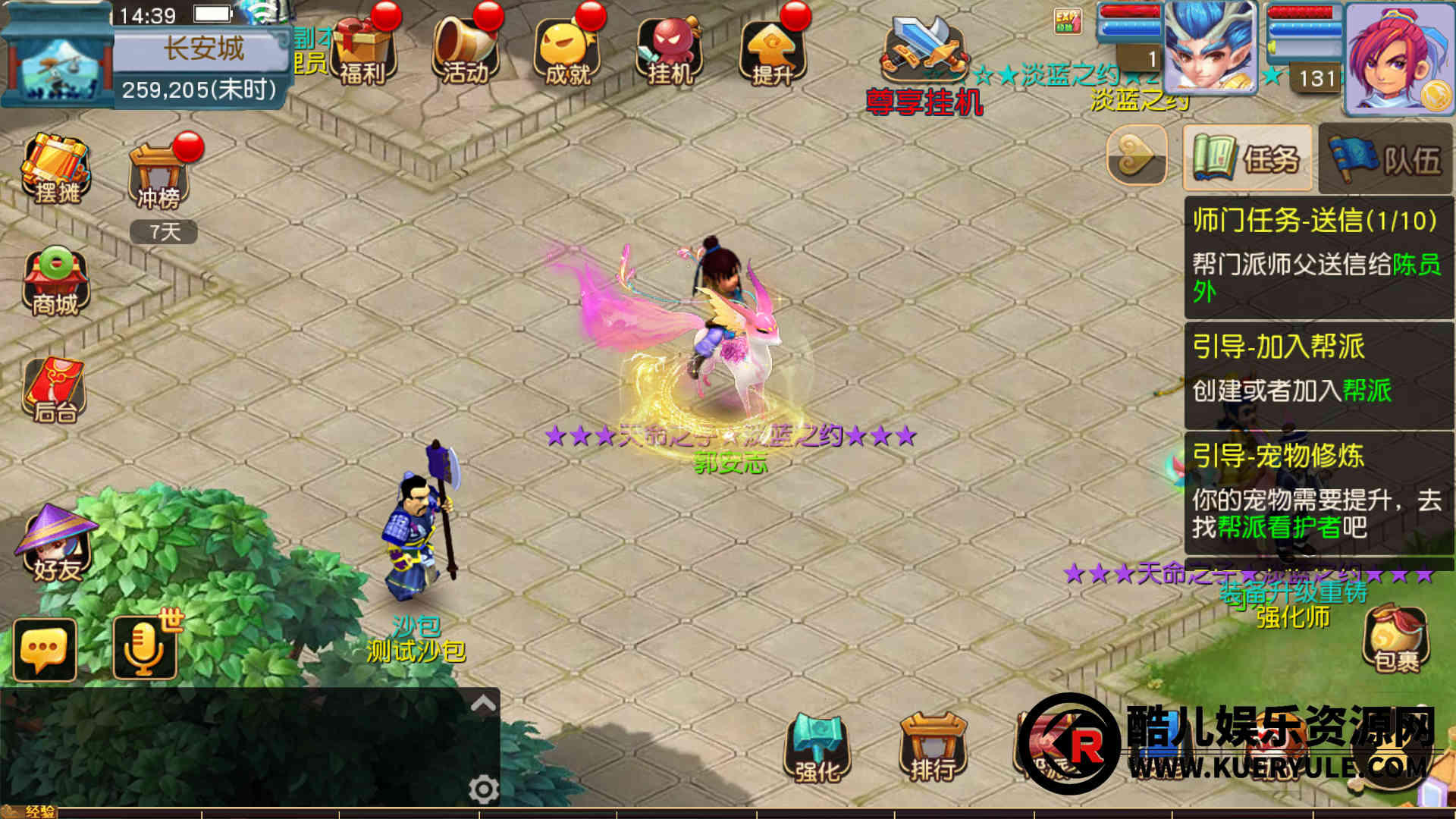Tap the microphone voice chat button
Screen dimensions: 1456x819
coord(144,649)
